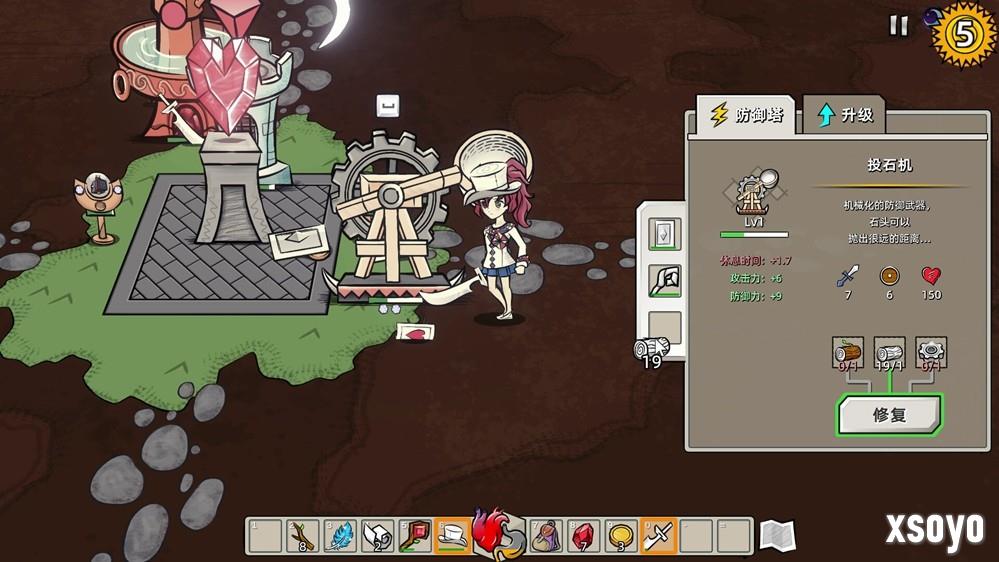Screen dimensions: 999x562
Task: Choose the hand icon side slot
Action: [664, 281]
